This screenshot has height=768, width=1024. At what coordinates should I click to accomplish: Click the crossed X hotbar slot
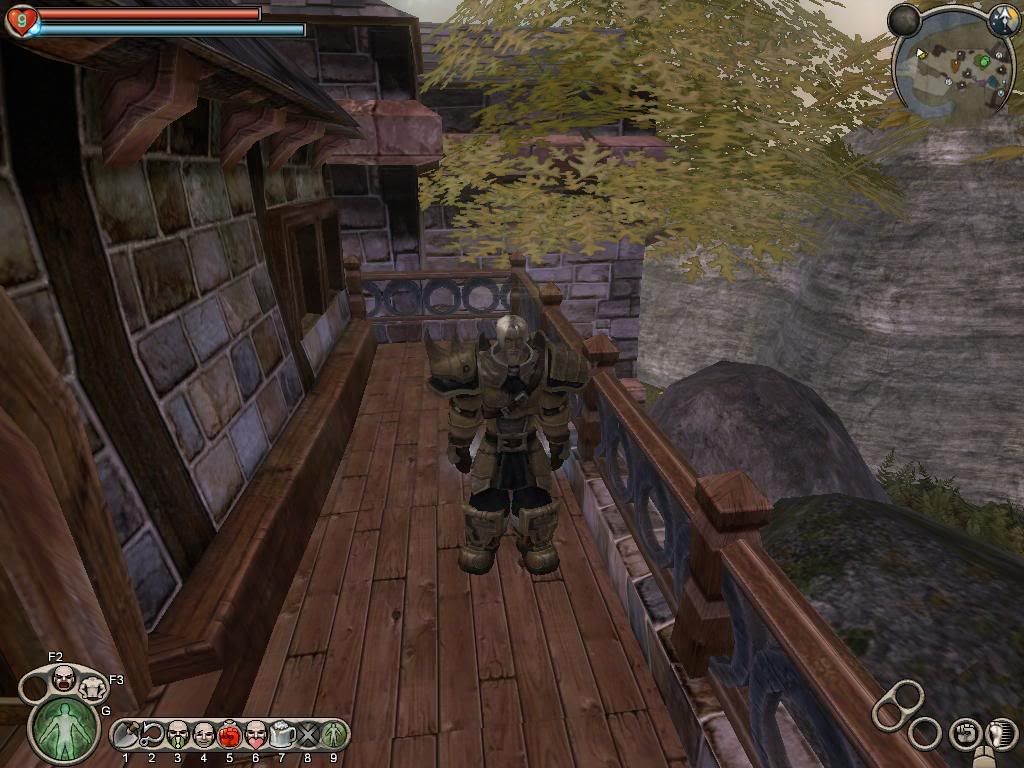pos(307,735)
